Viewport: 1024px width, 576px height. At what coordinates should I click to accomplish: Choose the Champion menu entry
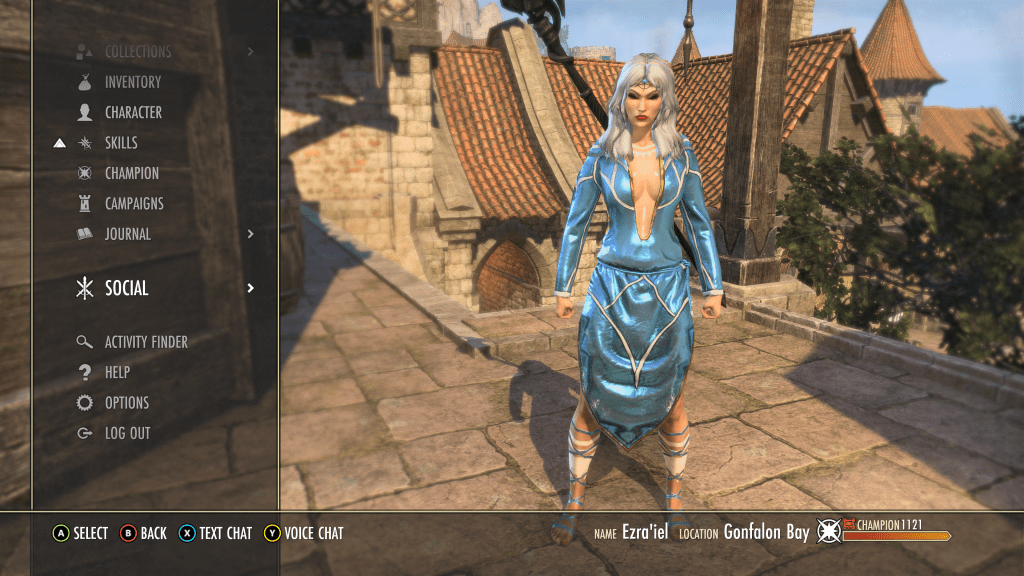(x=131, y=173)
